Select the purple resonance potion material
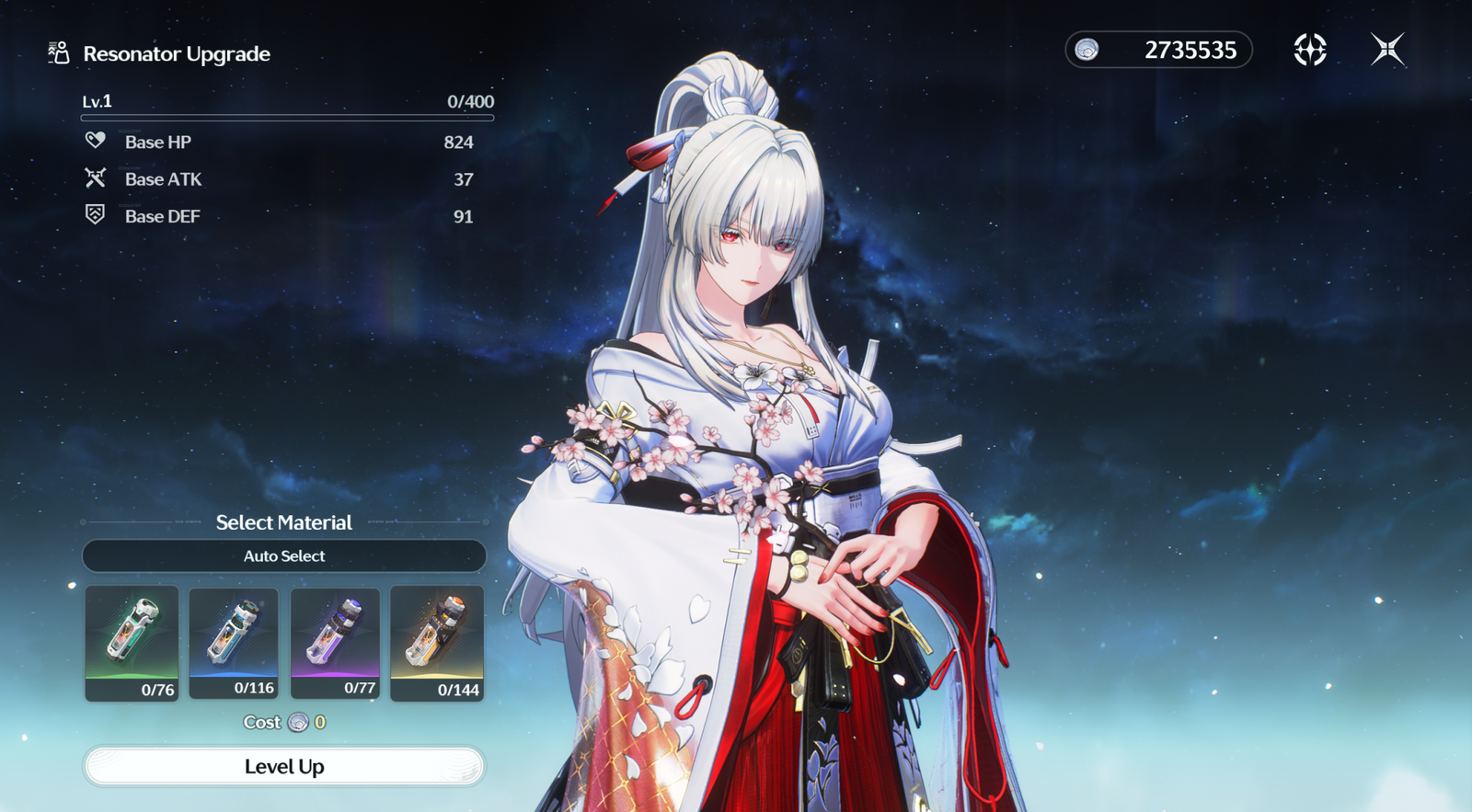The height and width of the screenshot is (812, 1472). click(x=335, y=644)
